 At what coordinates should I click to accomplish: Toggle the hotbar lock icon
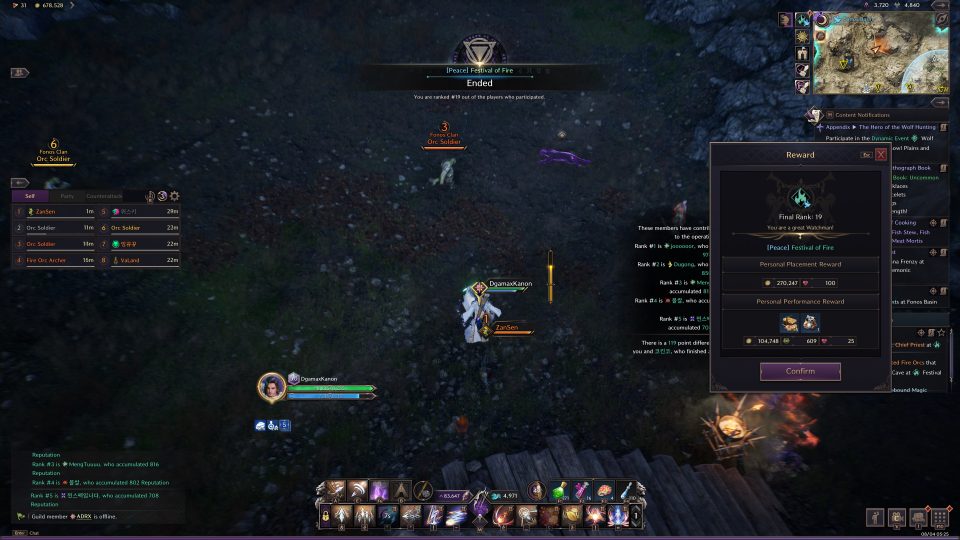[x=324, y=516]
